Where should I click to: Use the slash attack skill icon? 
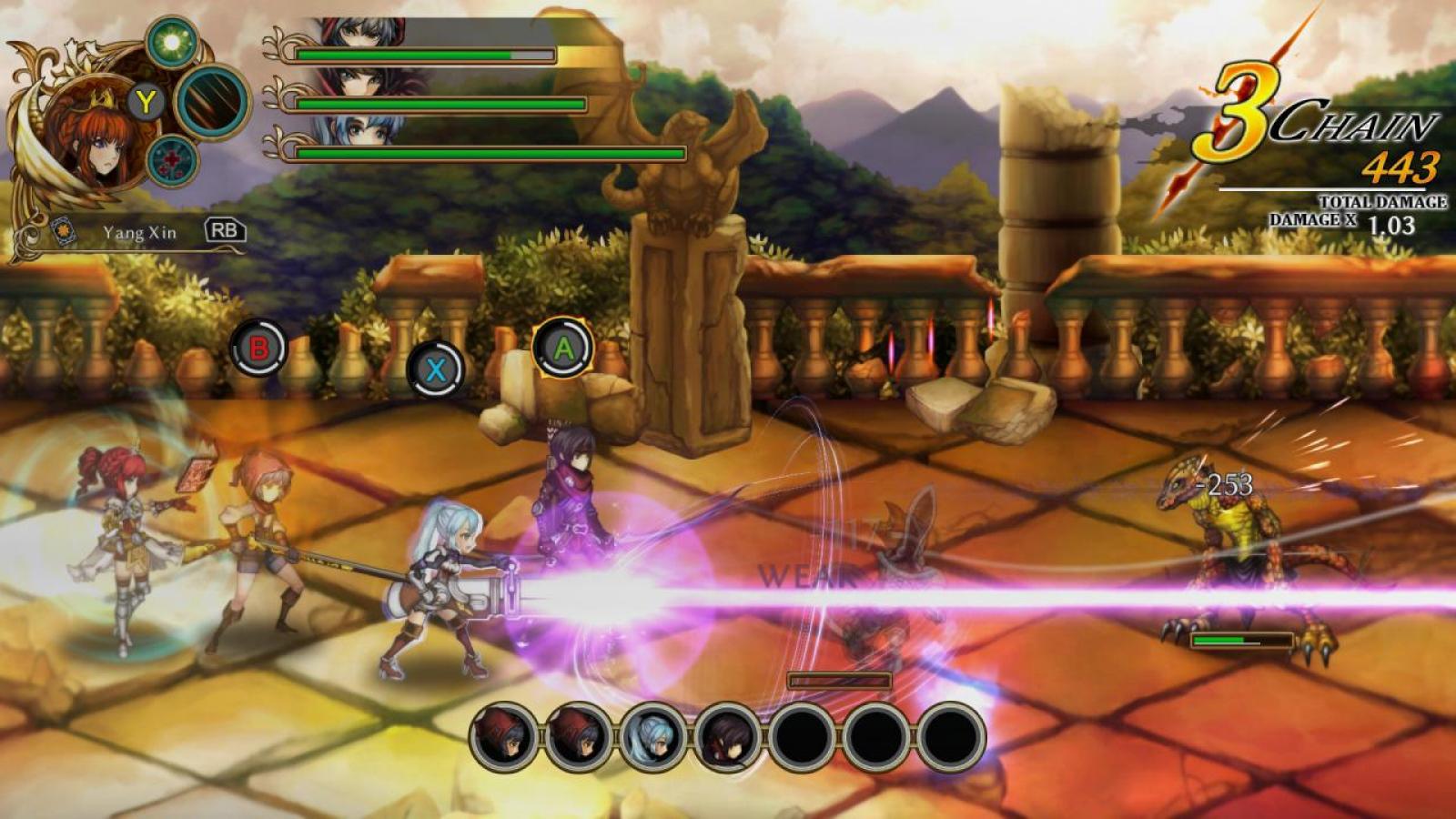(x=213, y=101)
